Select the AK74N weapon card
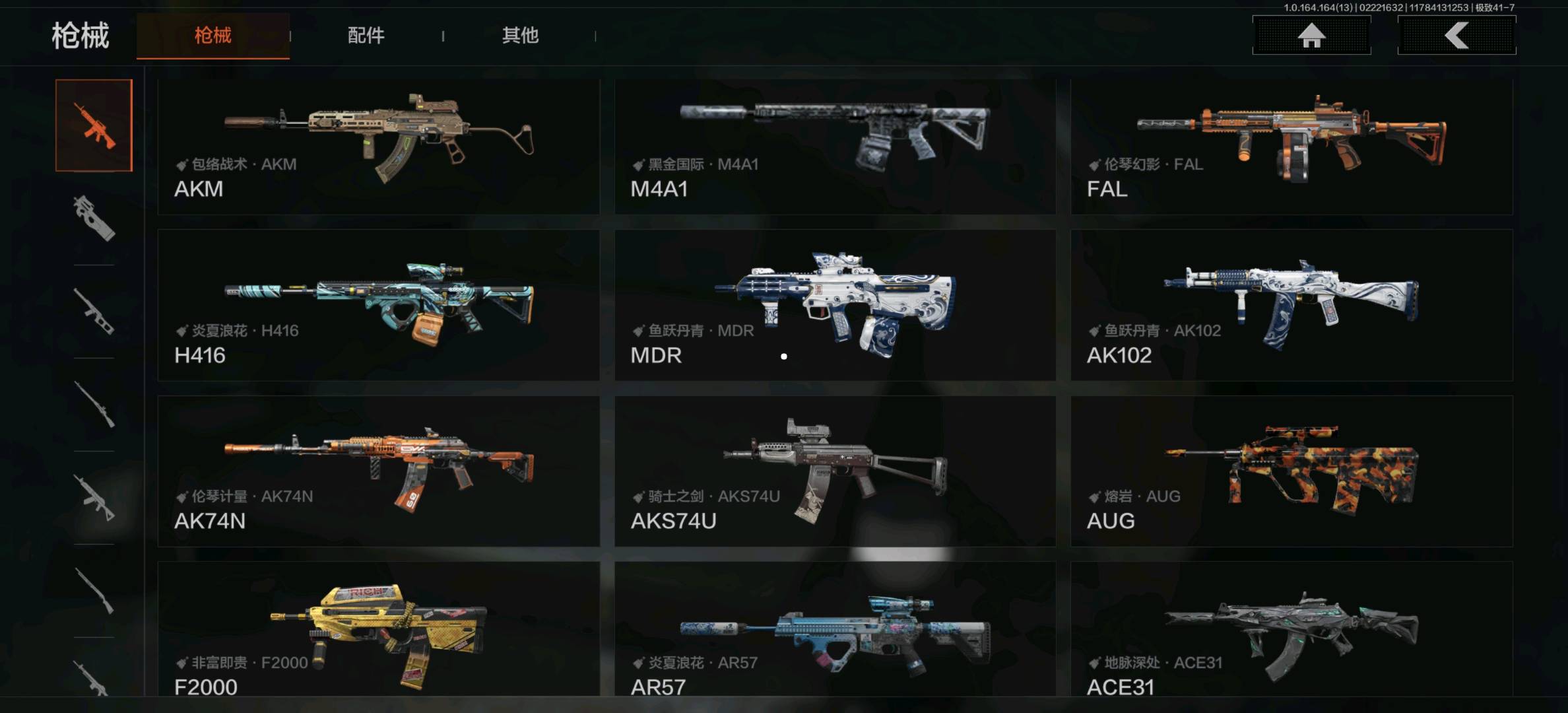 click(x=378, y=471)
